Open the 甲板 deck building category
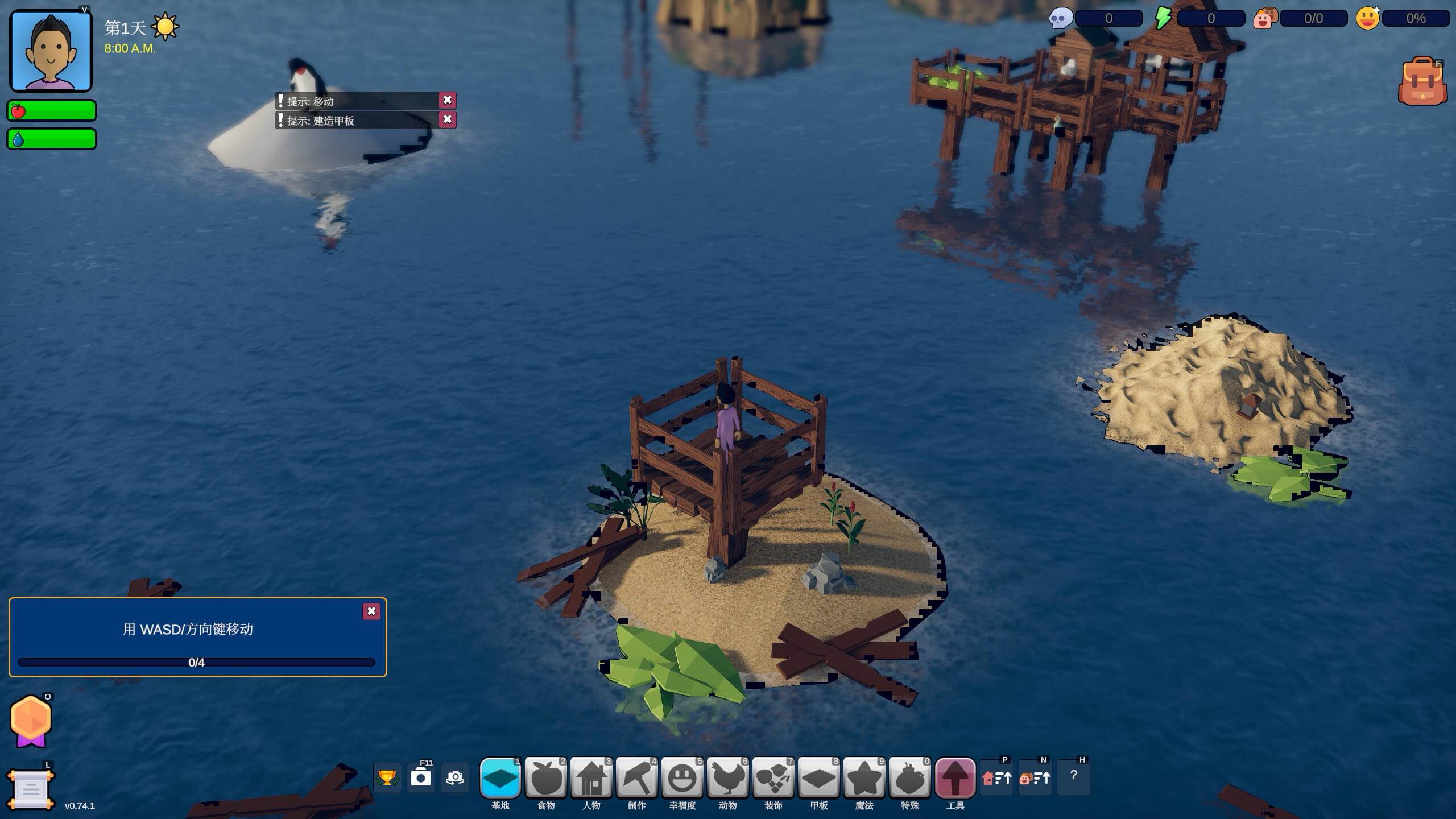Screen dimensions: 1456x819 pyautogui.click(x=819, y=776)
